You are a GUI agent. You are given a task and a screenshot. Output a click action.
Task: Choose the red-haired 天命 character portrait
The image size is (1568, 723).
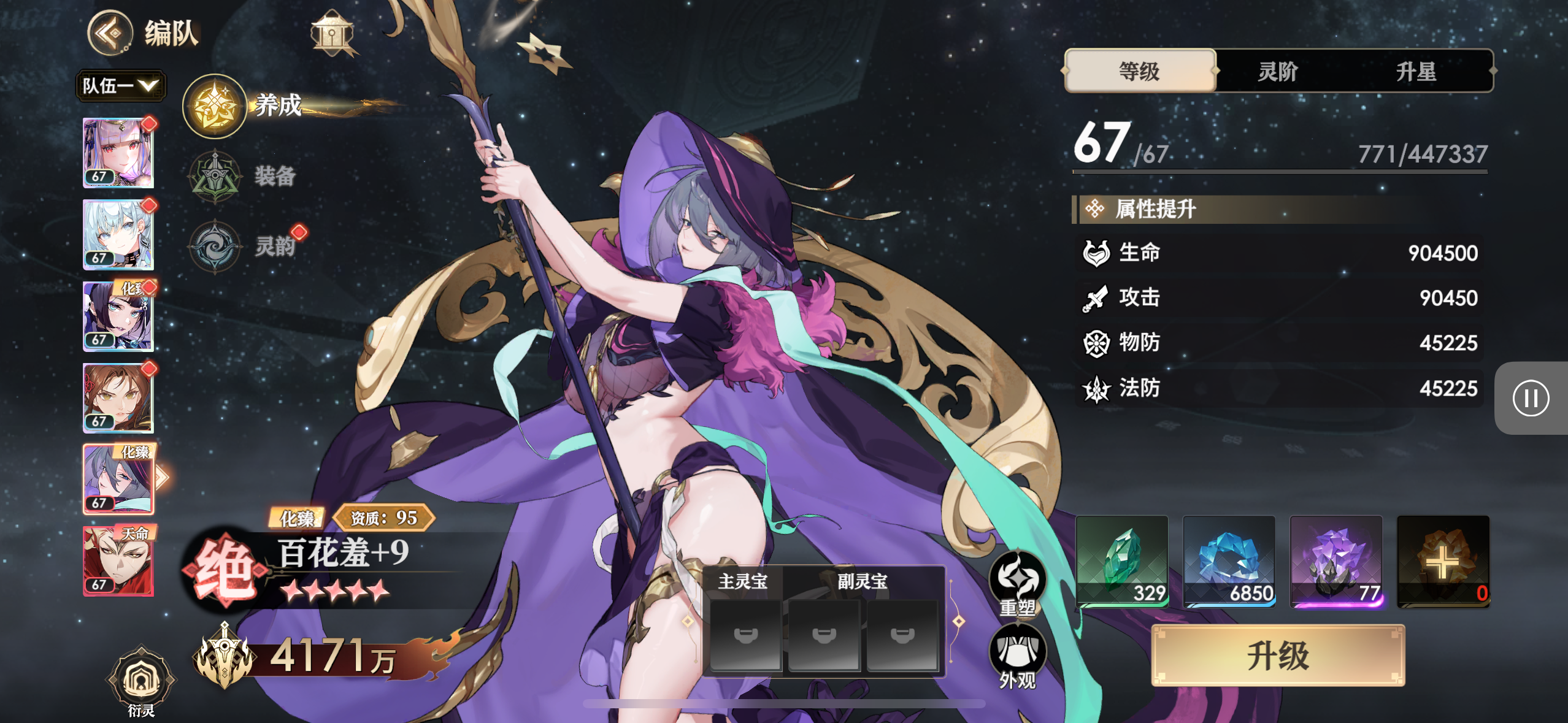tap(118, 560)
